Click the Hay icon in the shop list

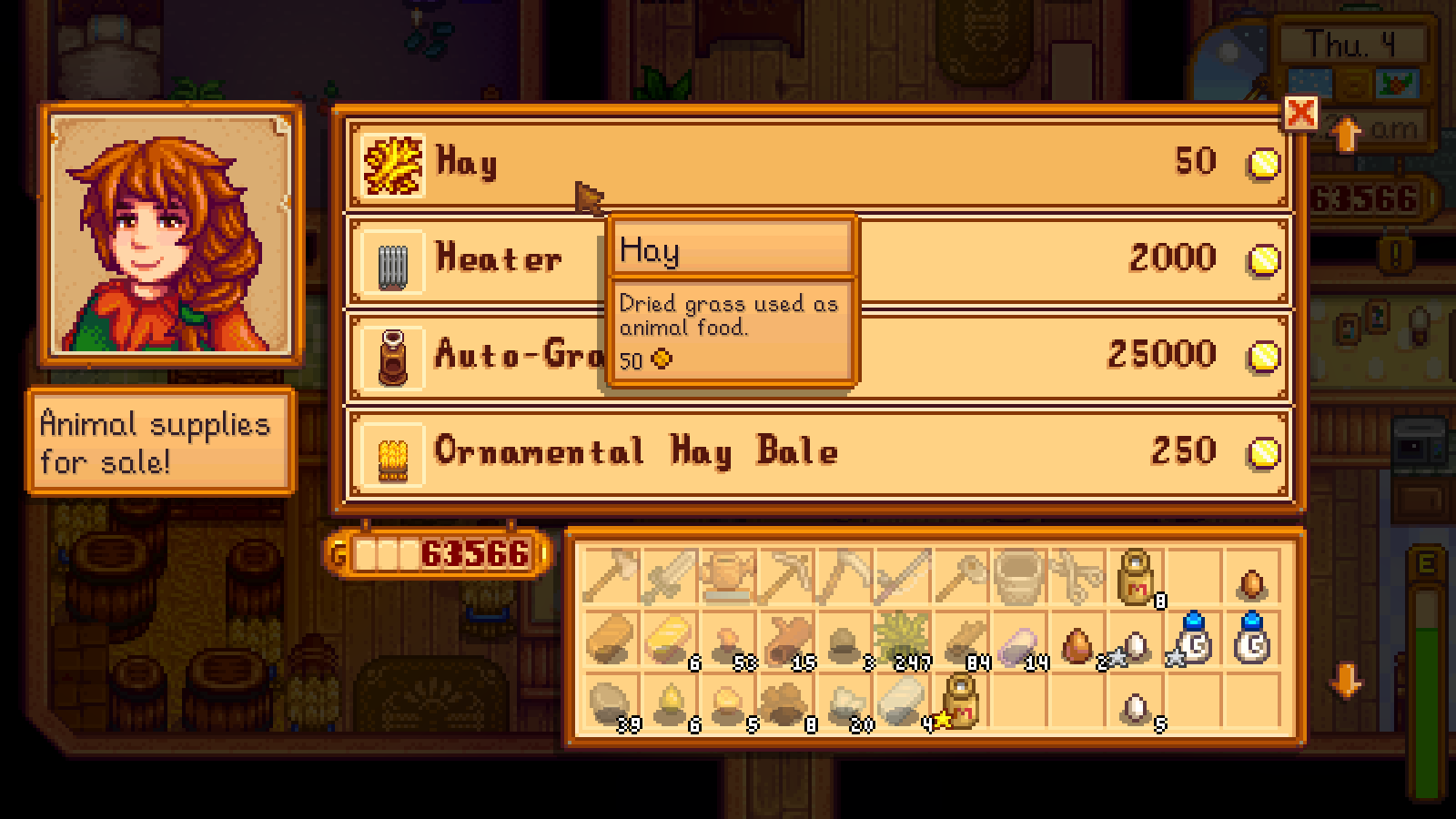point(391,165)
